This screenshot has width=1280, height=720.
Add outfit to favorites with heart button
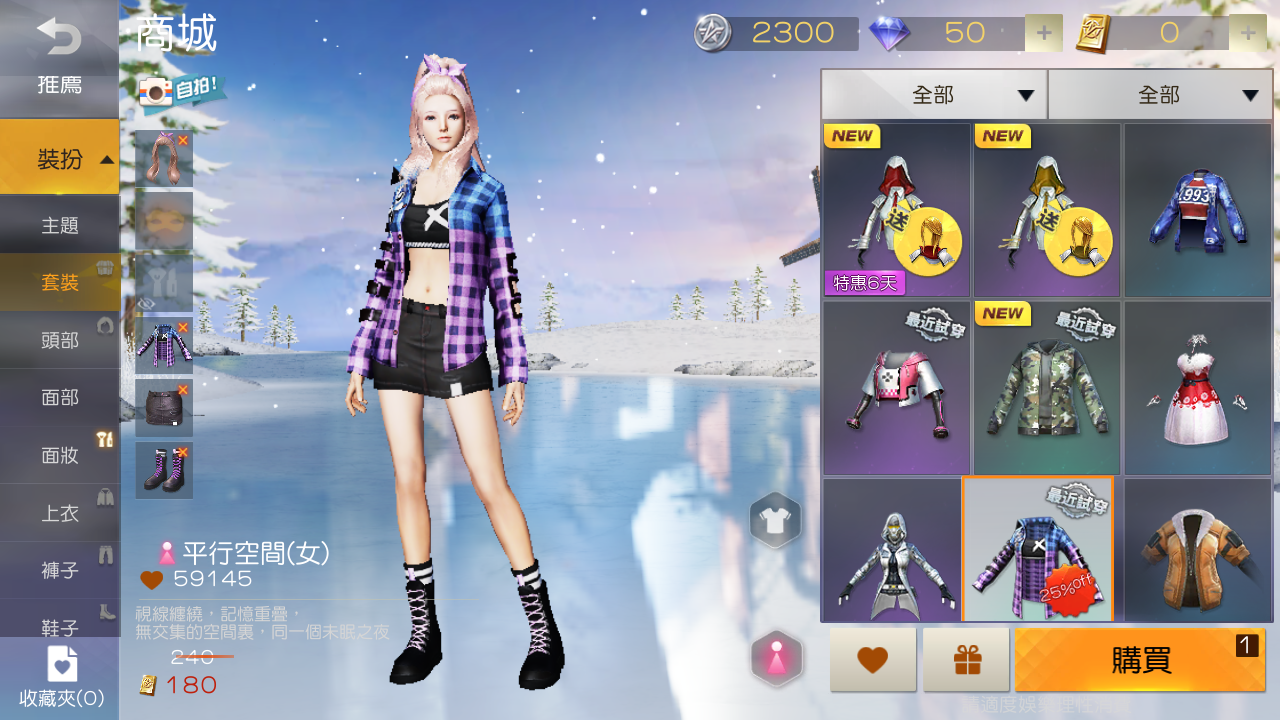pyautogui.click(x=873, y=660)
